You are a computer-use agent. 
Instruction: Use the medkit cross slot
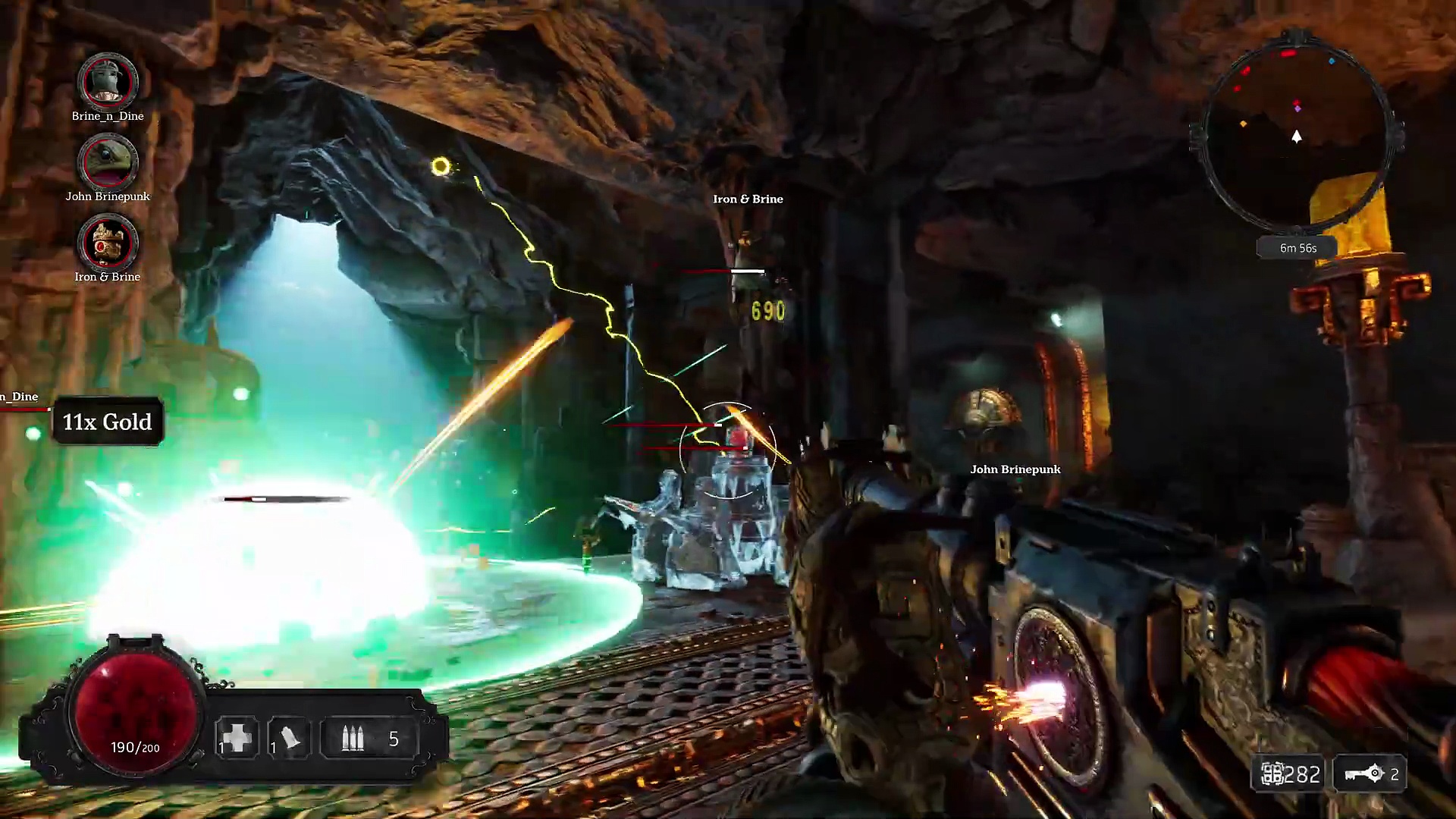click(236, 738)
